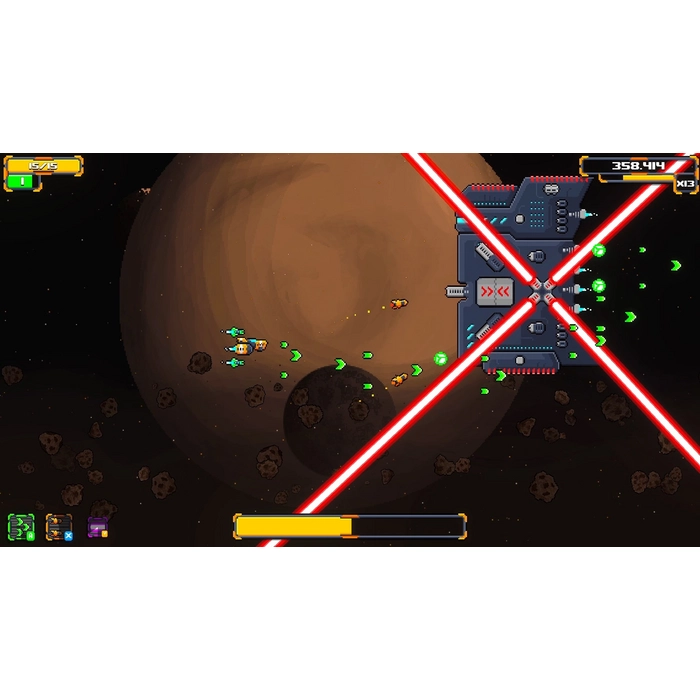Select the green arrow shot weapon icon
Image resolution: width=700 pixels, height=700 pixels.
tap(21, 527)
